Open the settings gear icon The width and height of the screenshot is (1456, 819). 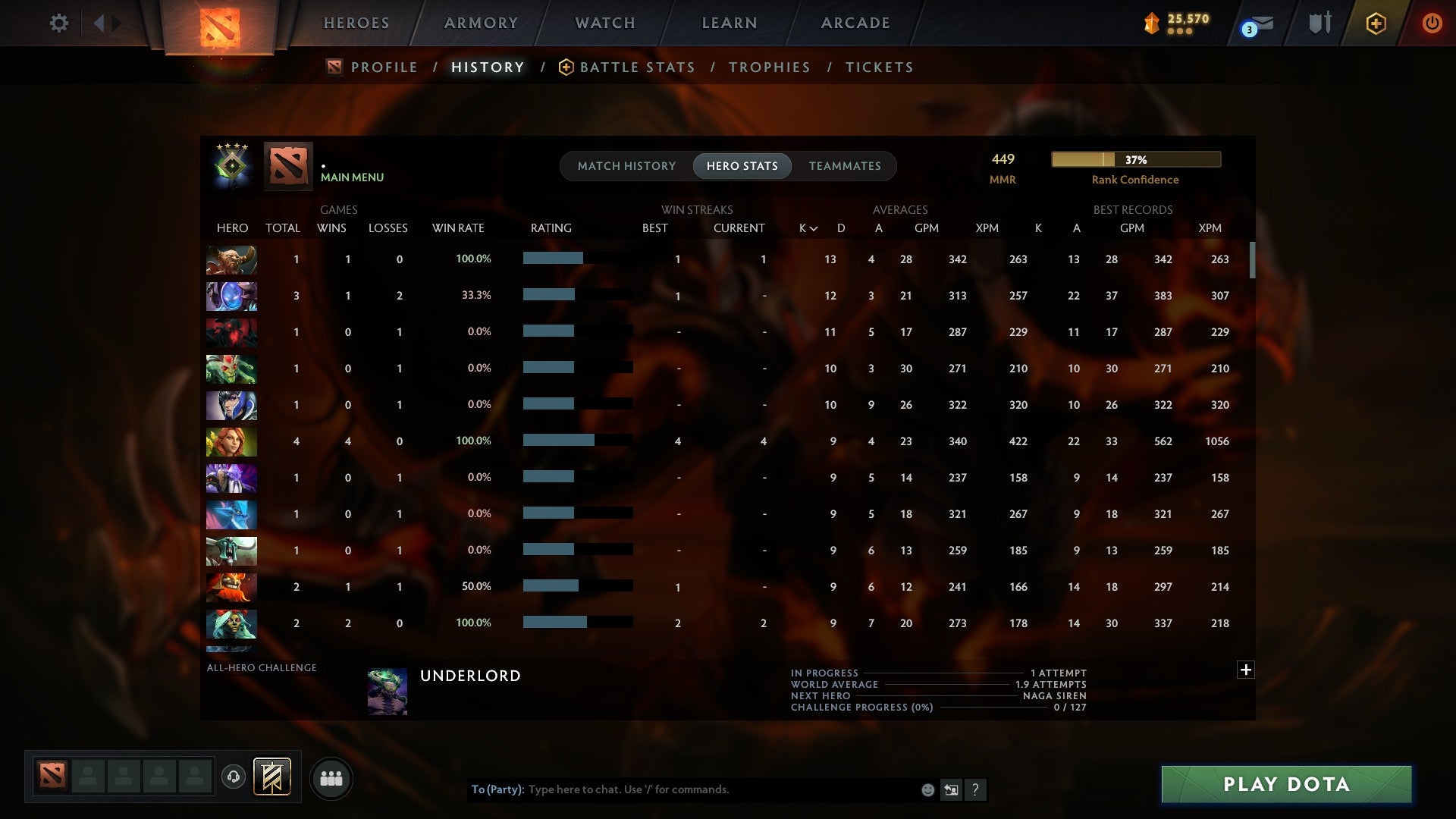(59, 23)
